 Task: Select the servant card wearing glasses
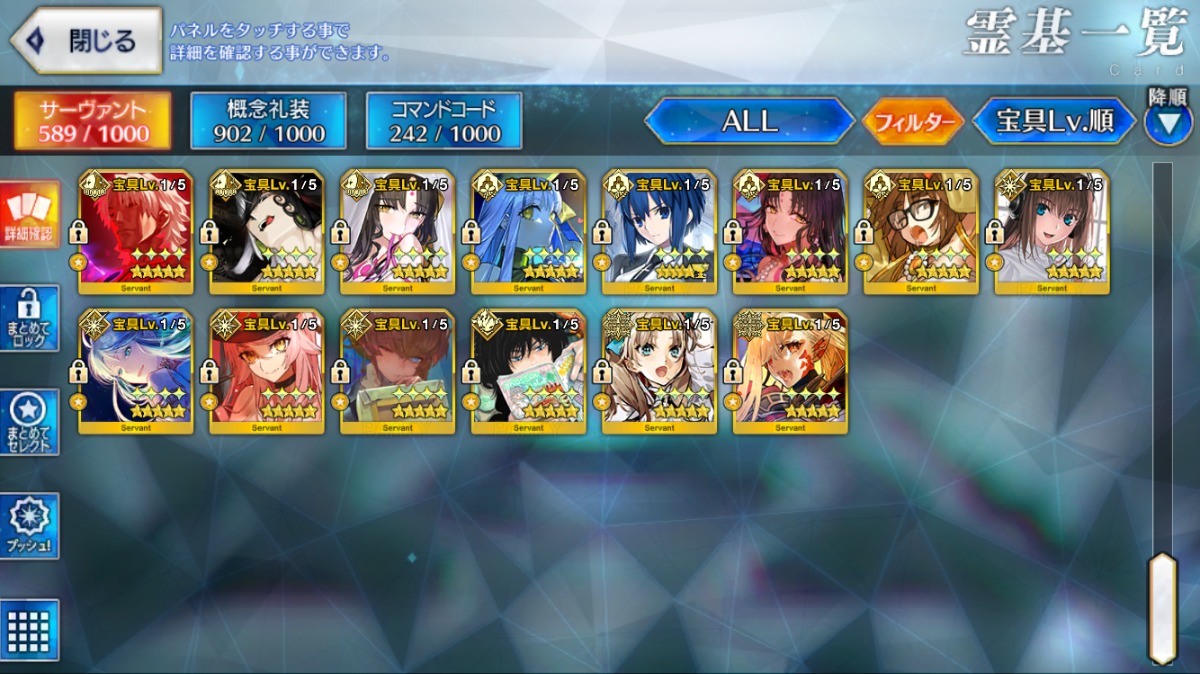coord(921,231)
